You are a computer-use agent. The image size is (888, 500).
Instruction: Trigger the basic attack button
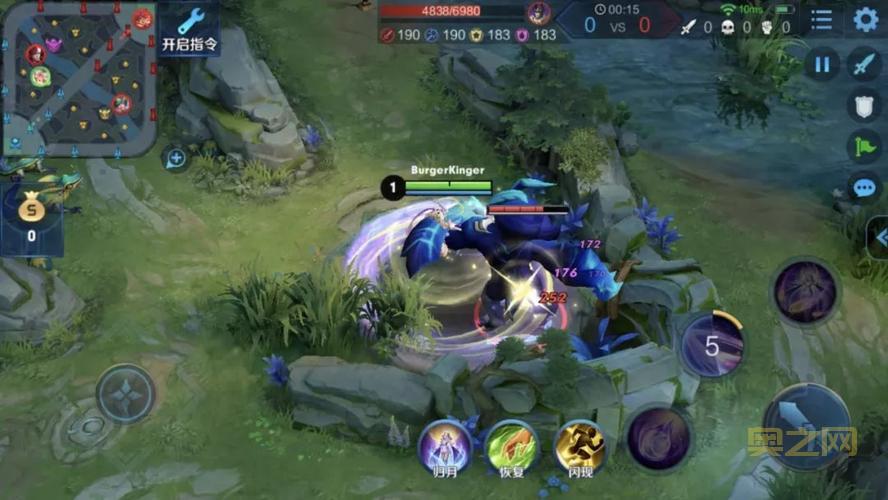click(806, 426)
